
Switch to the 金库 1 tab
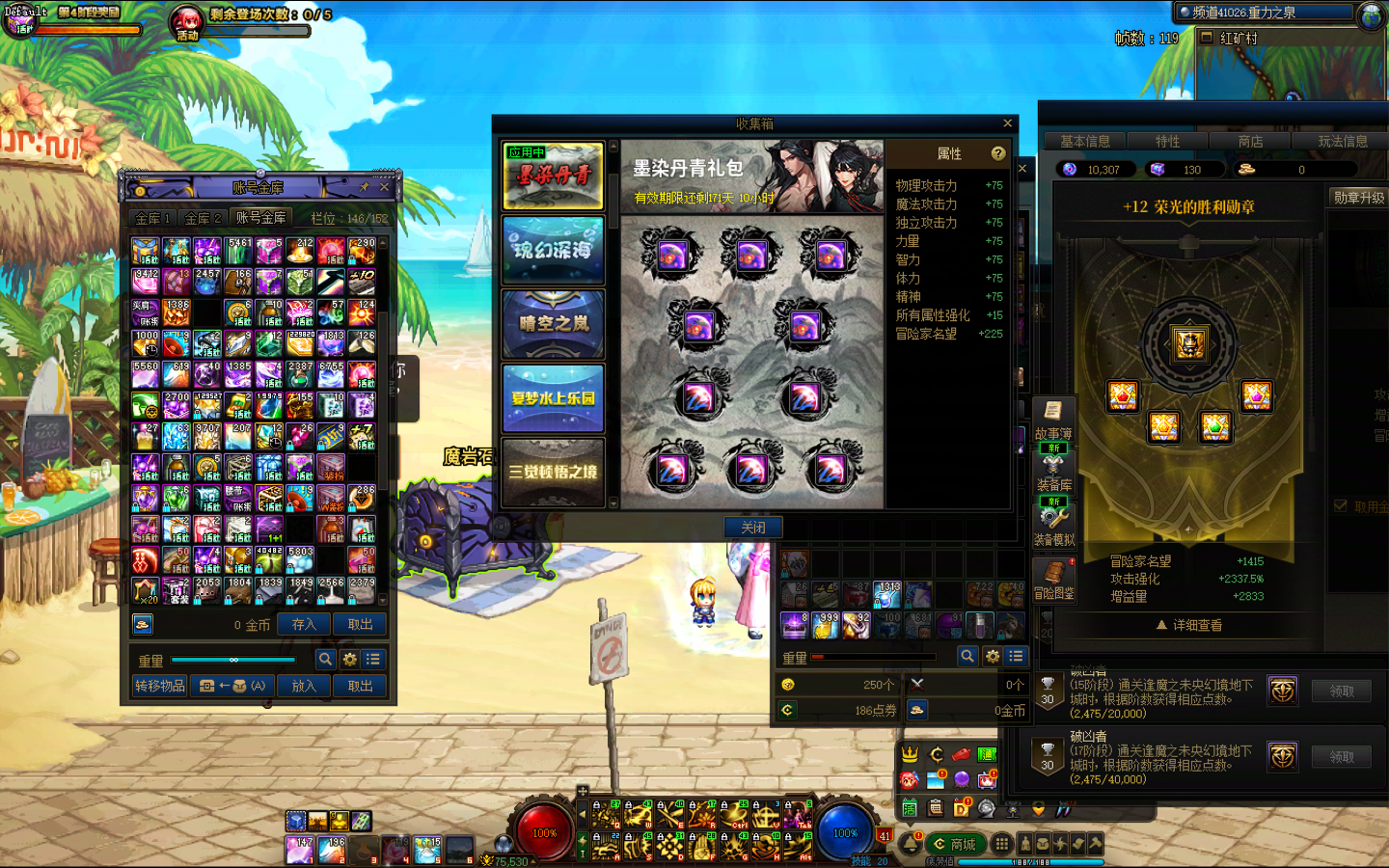pos(152,218)
